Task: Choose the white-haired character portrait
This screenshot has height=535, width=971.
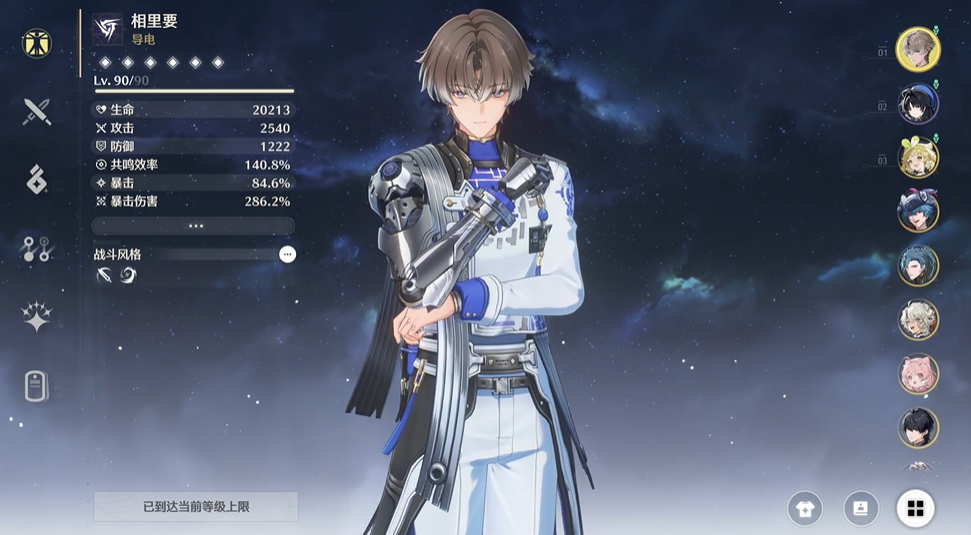Action: pos(917,320)
